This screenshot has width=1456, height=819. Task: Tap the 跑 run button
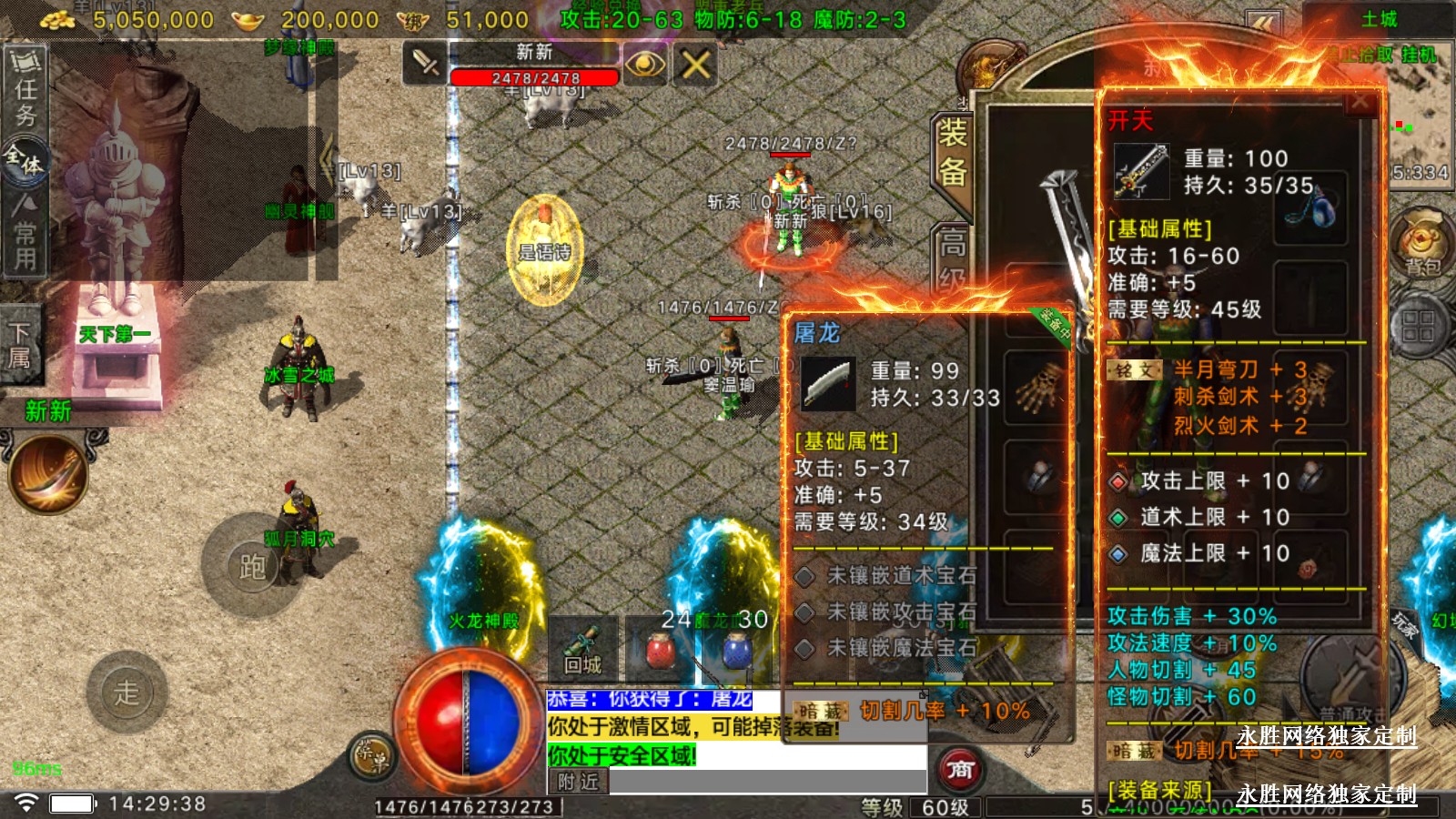tap(252, 566)
